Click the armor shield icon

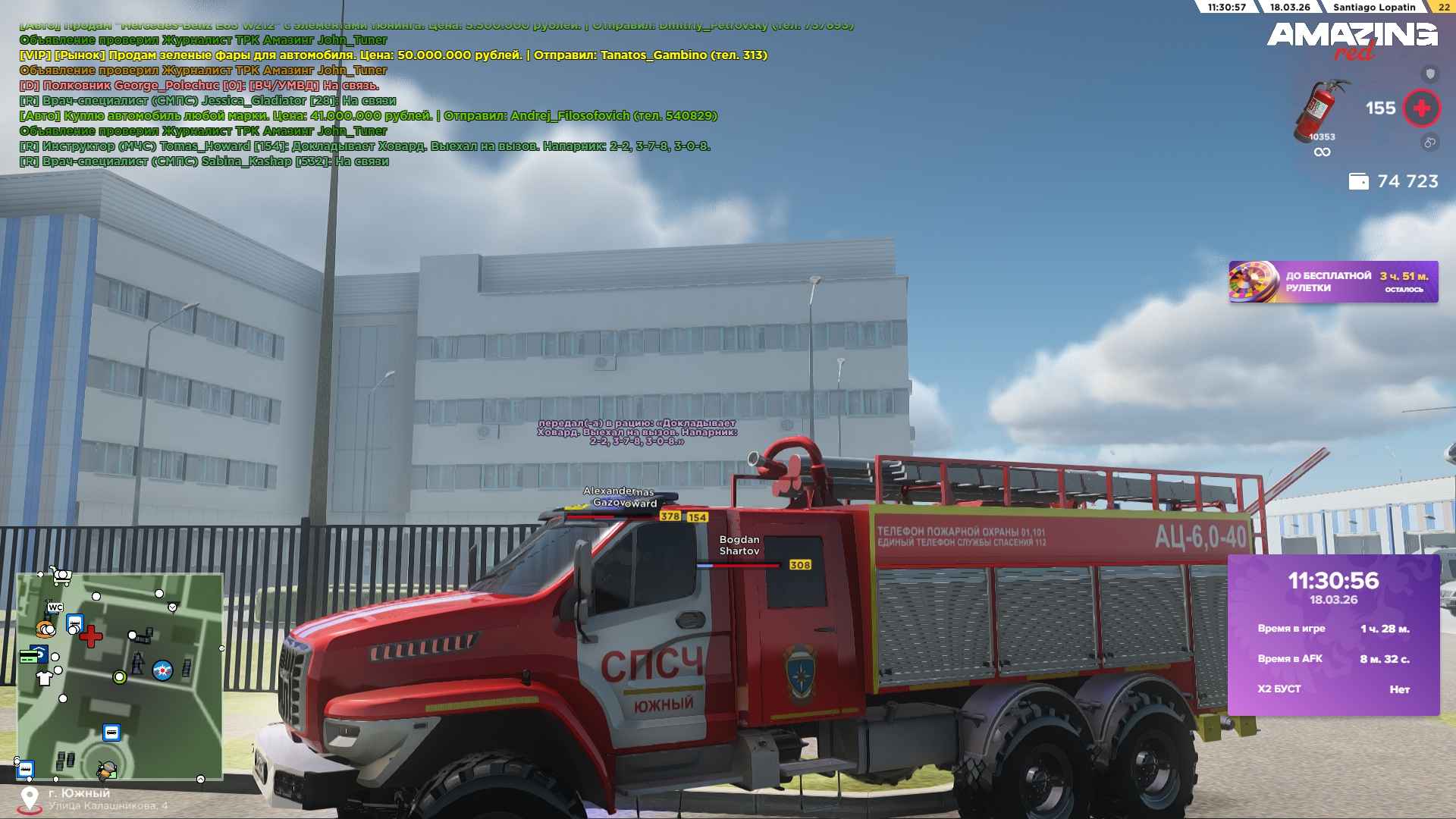pos(1430,74)
